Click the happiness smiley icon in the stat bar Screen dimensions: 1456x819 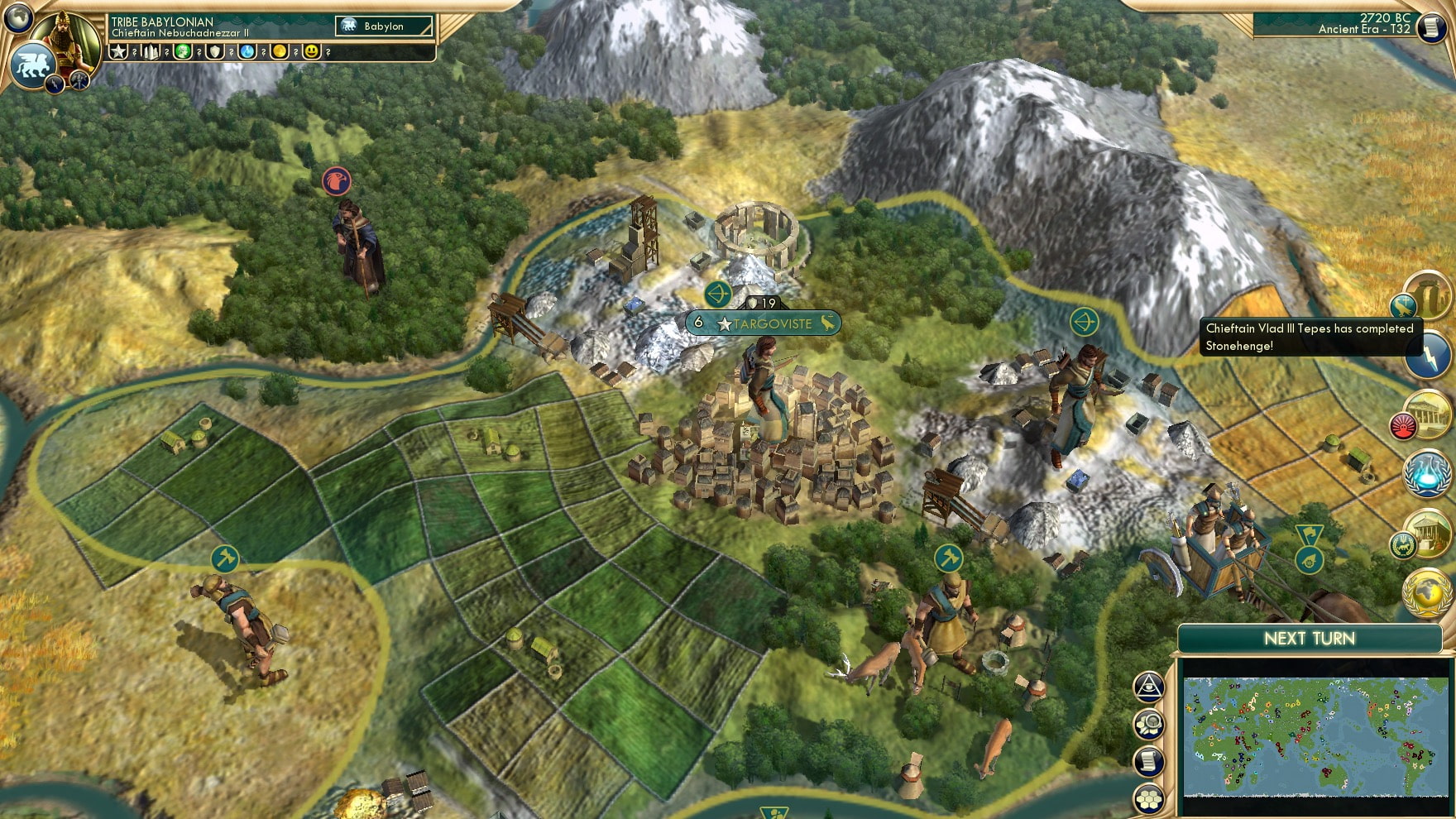[311, 52]
